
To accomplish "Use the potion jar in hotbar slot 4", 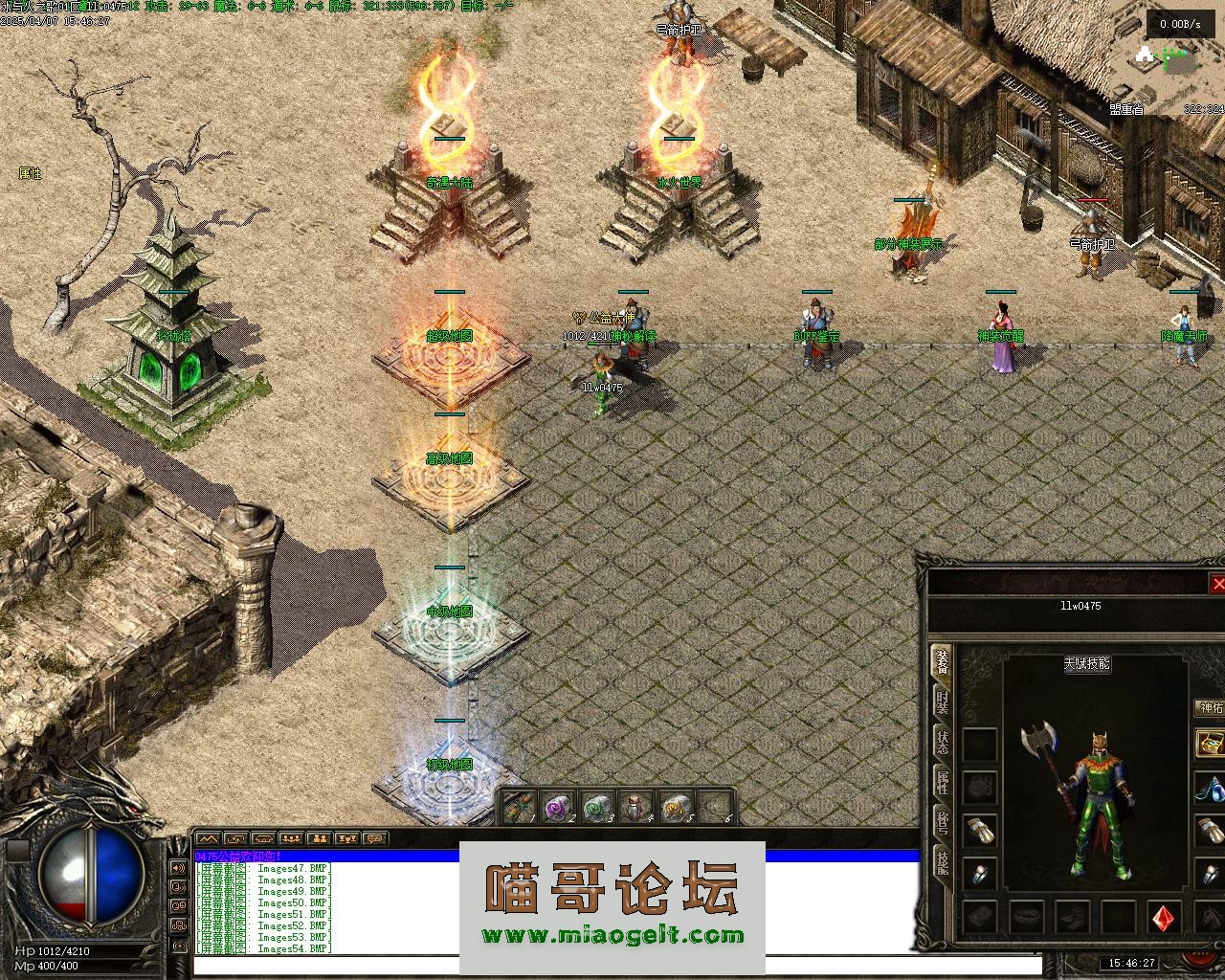I will (x=635, y=809).
